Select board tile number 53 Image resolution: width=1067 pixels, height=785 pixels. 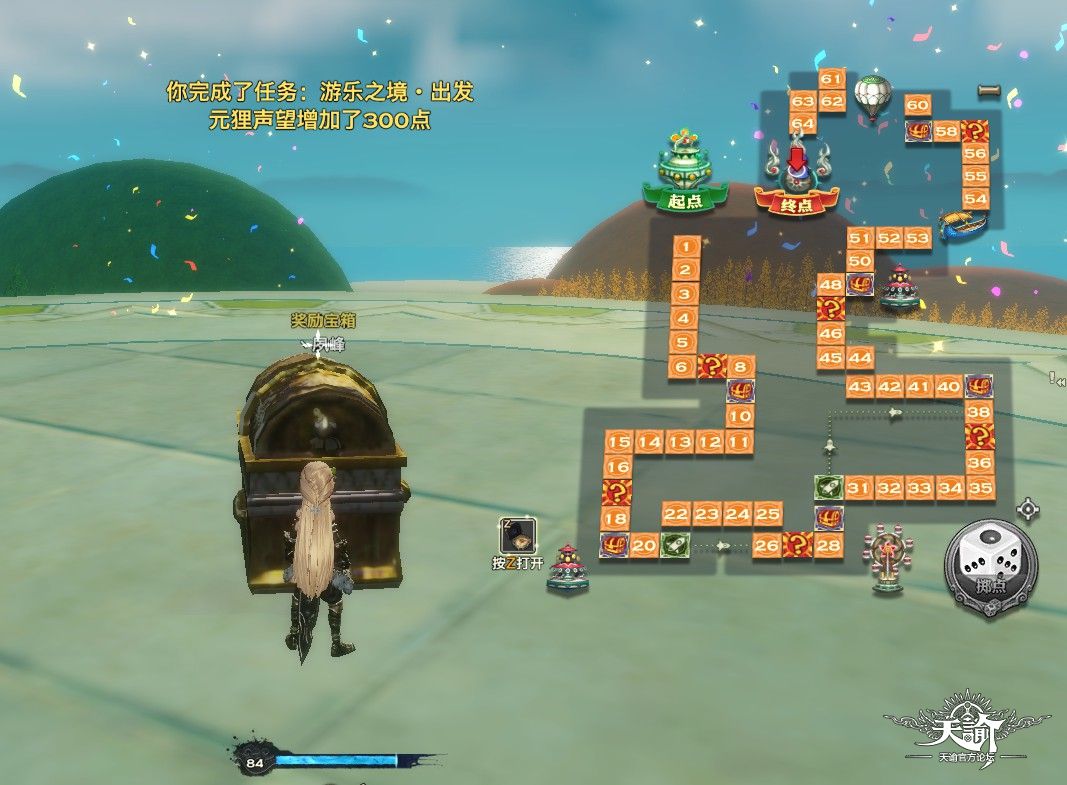pos(918,237)
